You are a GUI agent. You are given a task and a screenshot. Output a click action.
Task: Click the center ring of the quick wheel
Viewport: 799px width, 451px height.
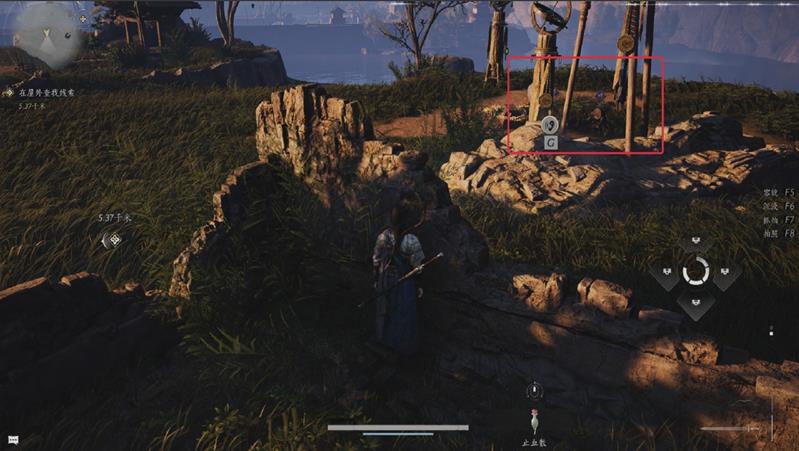[x=694, y=272]
